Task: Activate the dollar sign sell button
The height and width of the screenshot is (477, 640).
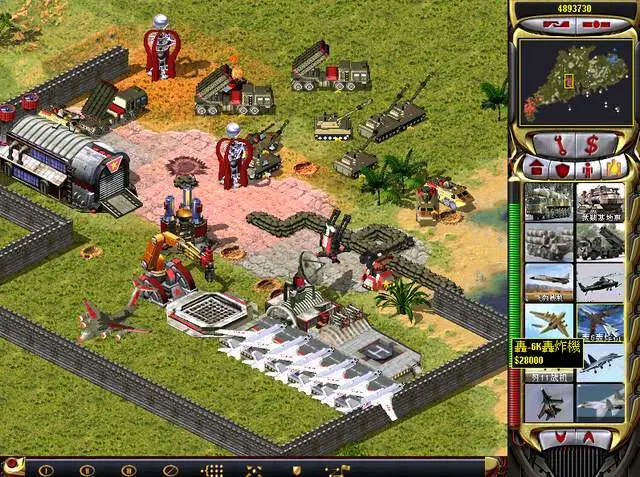Action: [592, 144]
